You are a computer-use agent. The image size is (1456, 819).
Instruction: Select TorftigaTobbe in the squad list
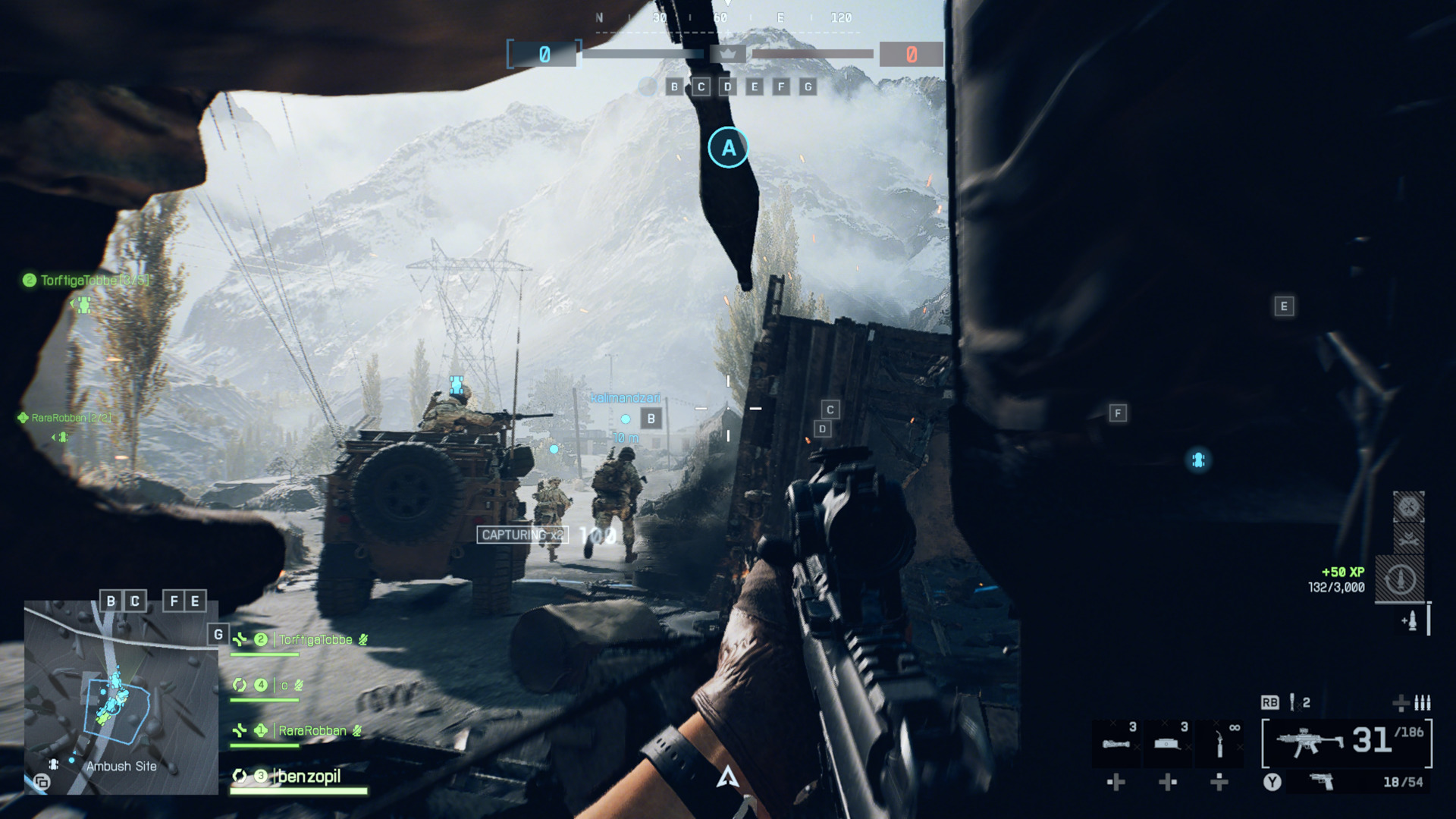click(x=315, y=640)
